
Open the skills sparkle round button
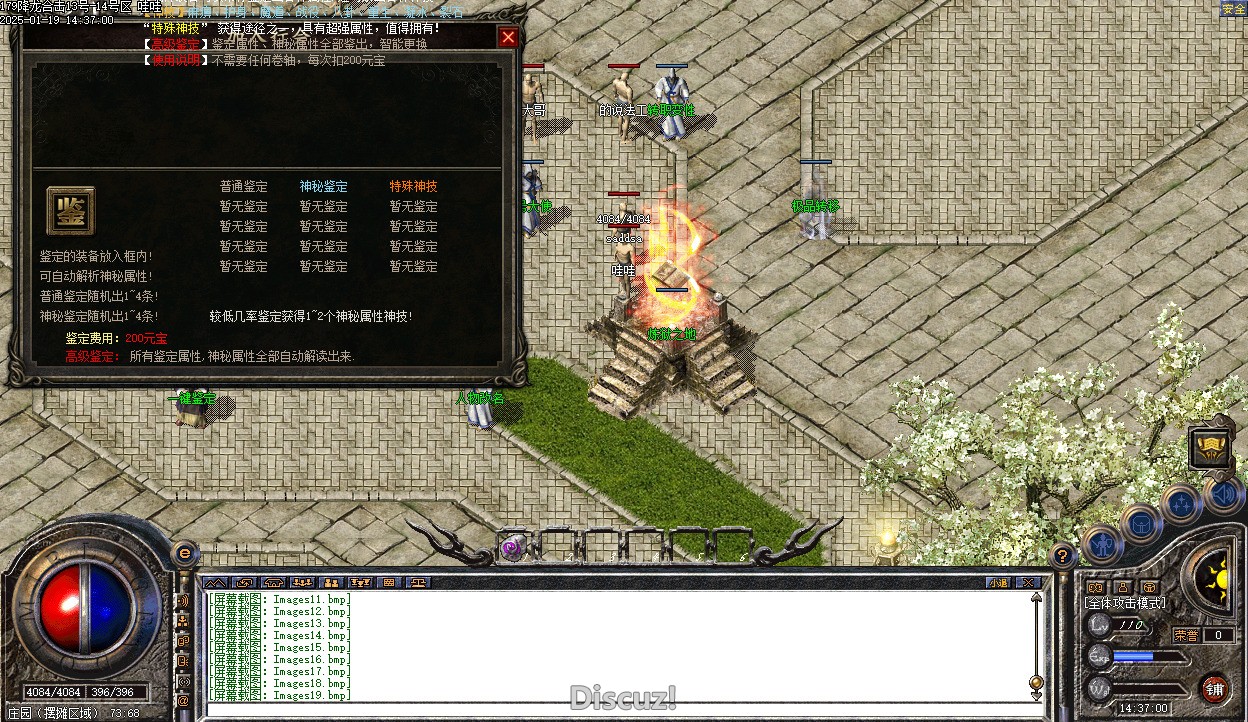[1181, 503]
